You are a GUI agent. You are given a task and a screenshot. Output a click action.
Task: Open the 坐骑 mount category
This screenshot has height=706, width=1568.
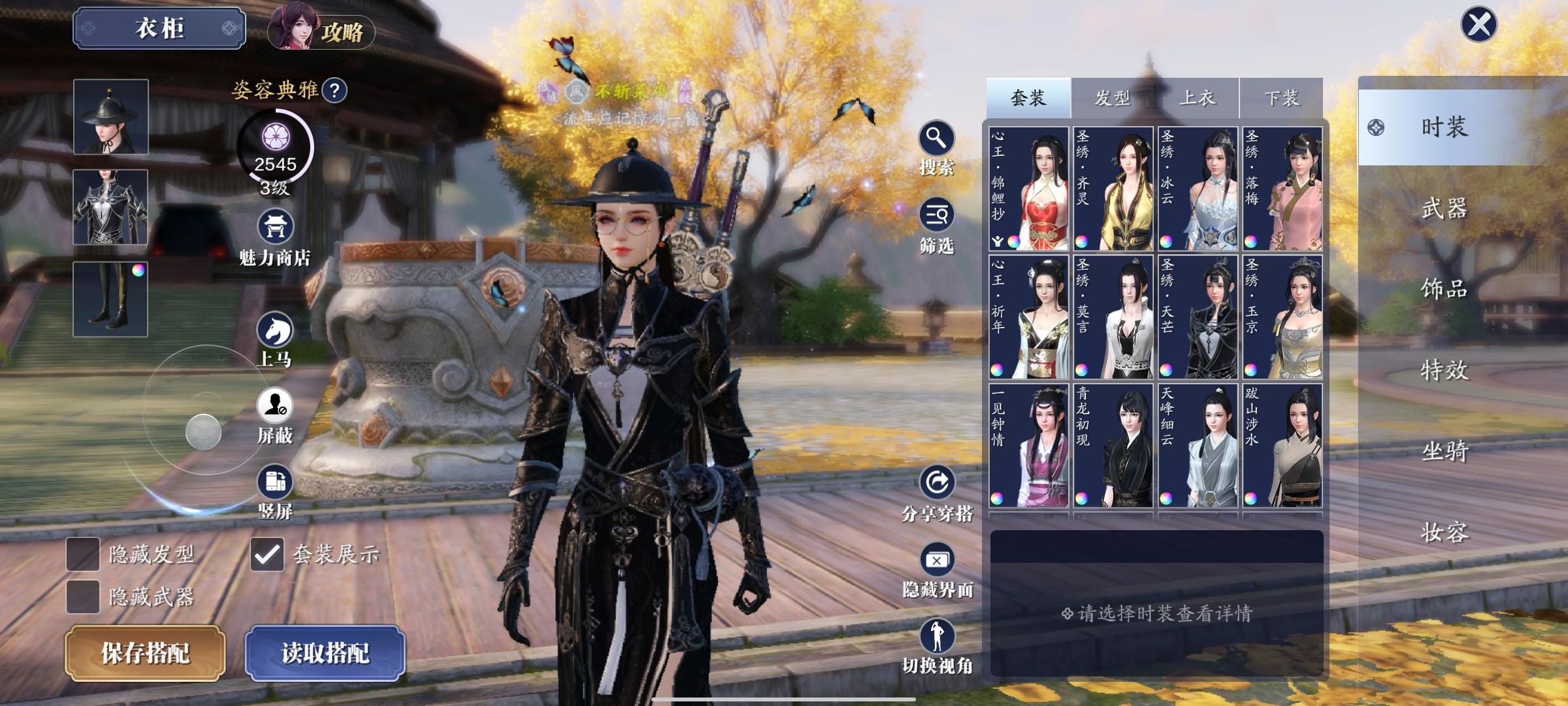tap(1445, 451)
